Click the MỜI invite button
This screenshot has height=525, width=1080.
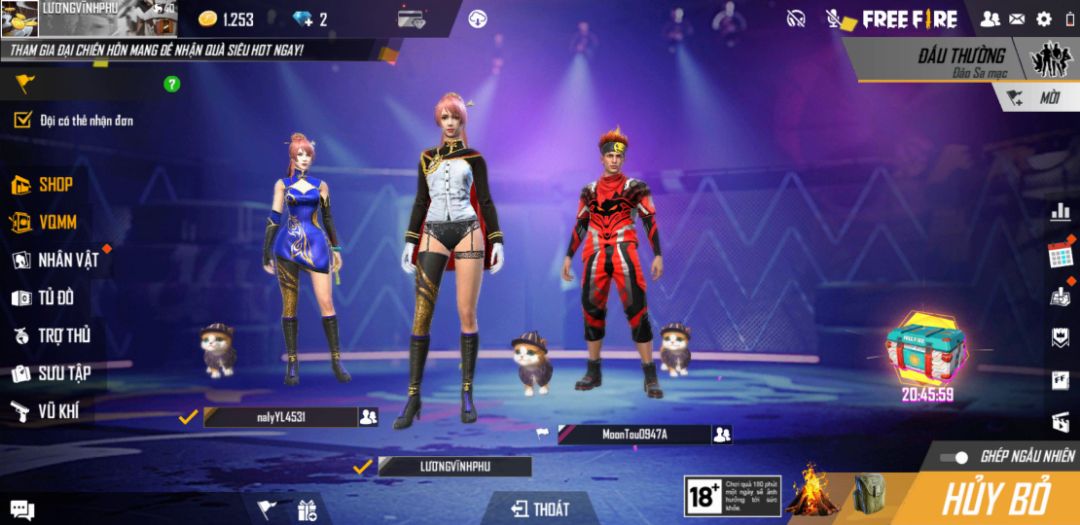[x=1036, y=97]
